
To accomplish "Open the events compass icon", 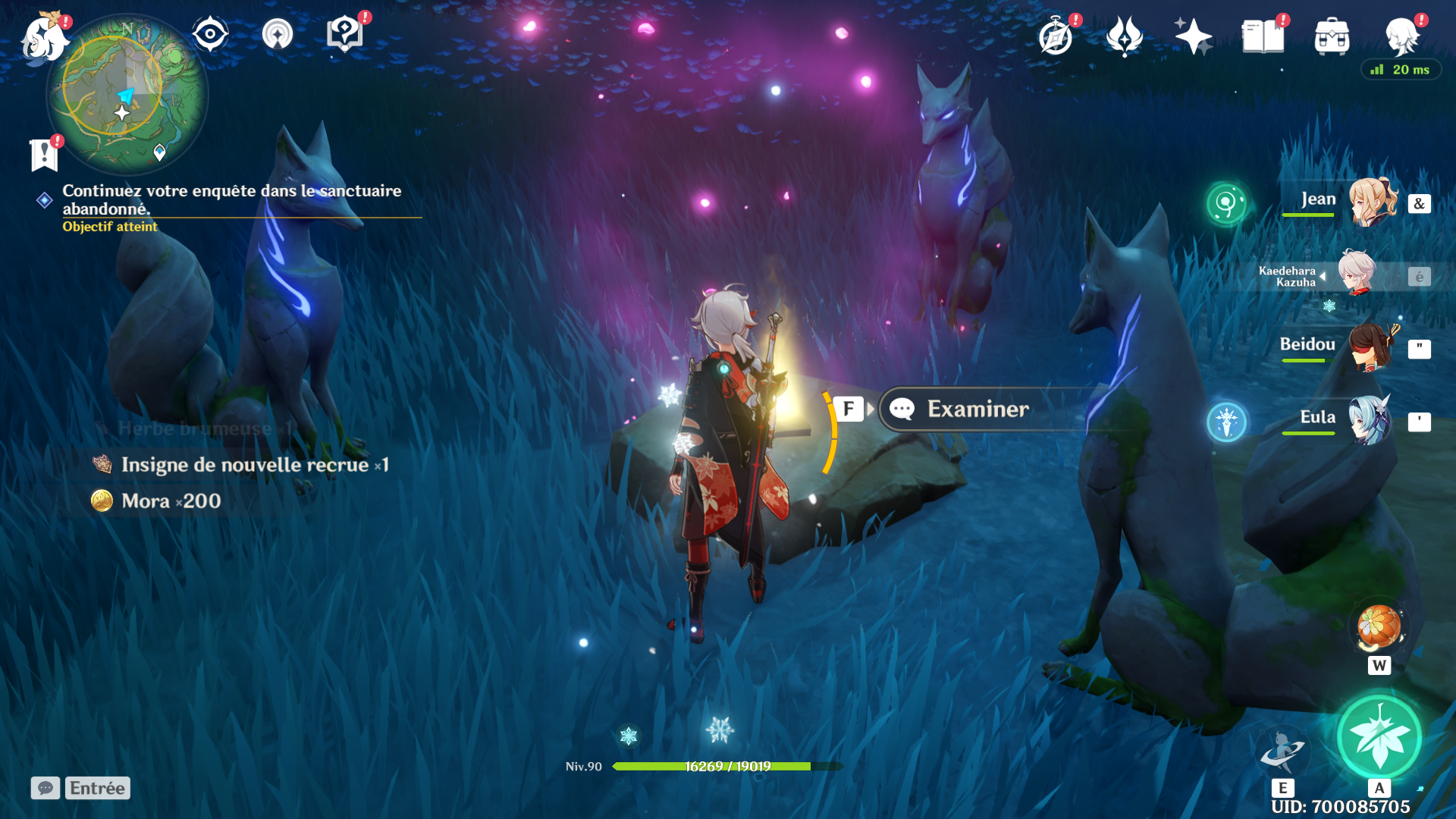I will 1056,37.
